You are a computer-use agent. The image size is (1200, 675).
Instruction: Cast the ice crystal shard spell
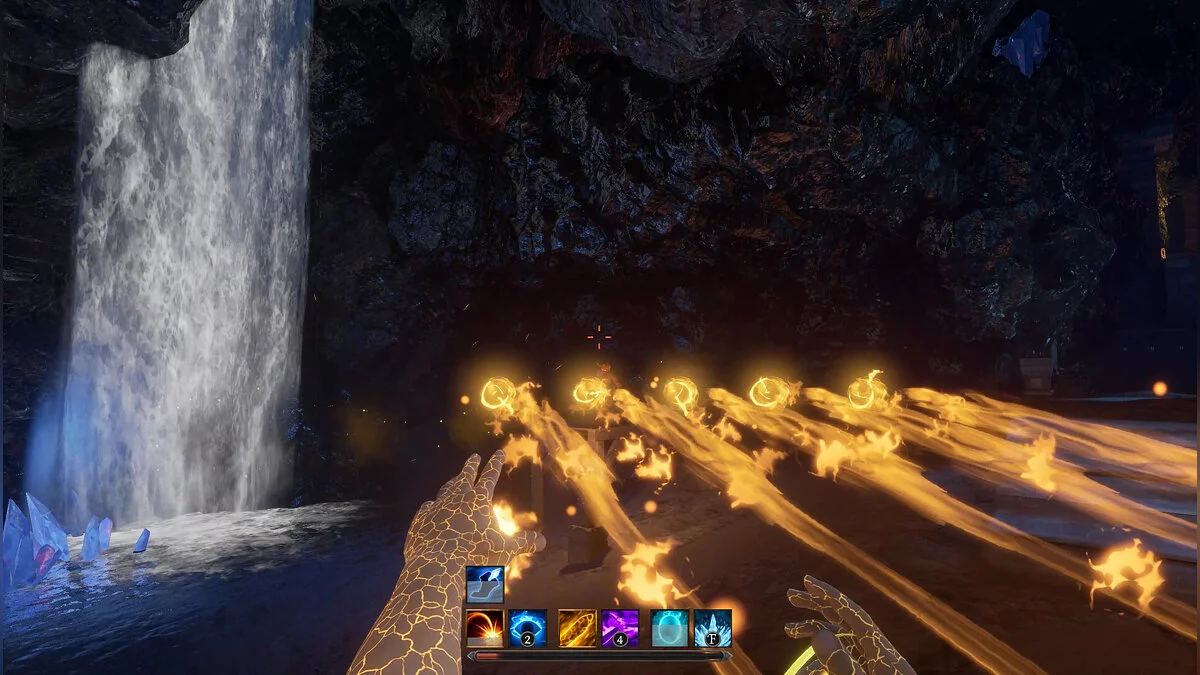tap(712, 628)
